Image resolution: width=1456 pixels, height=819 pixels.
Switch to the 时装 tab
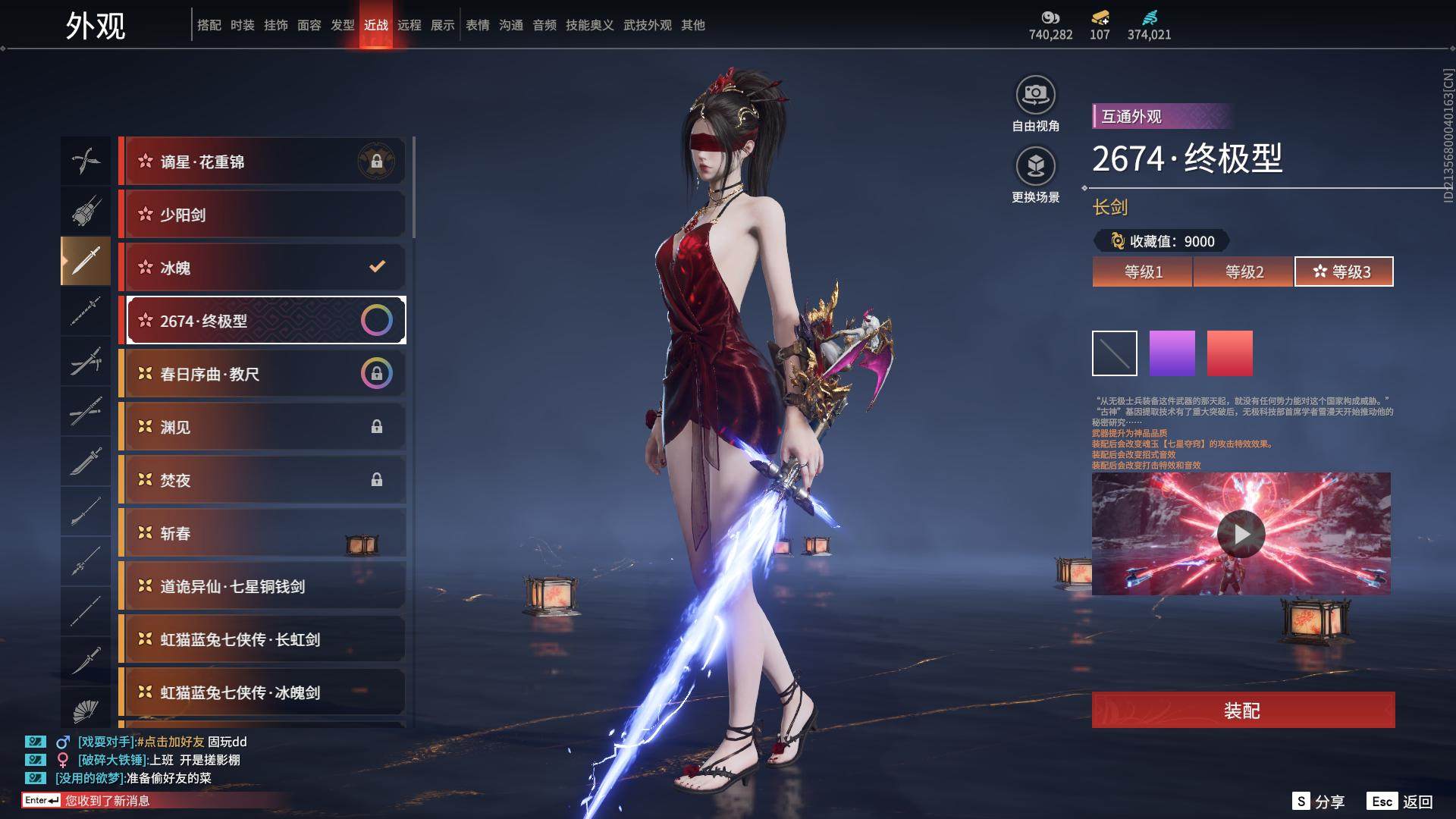coord(243,25)
